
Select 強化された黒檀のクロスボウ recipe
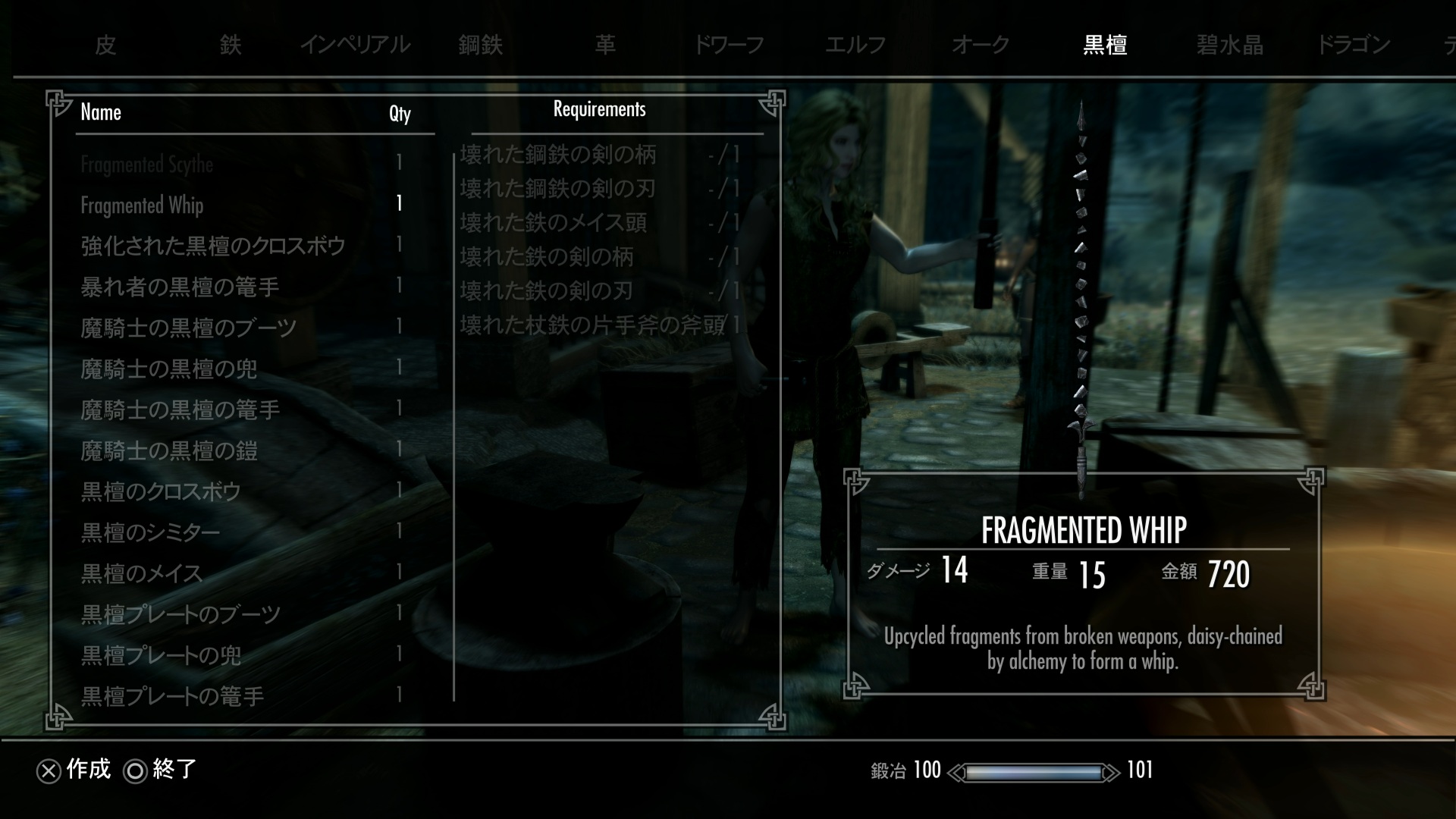213,246
